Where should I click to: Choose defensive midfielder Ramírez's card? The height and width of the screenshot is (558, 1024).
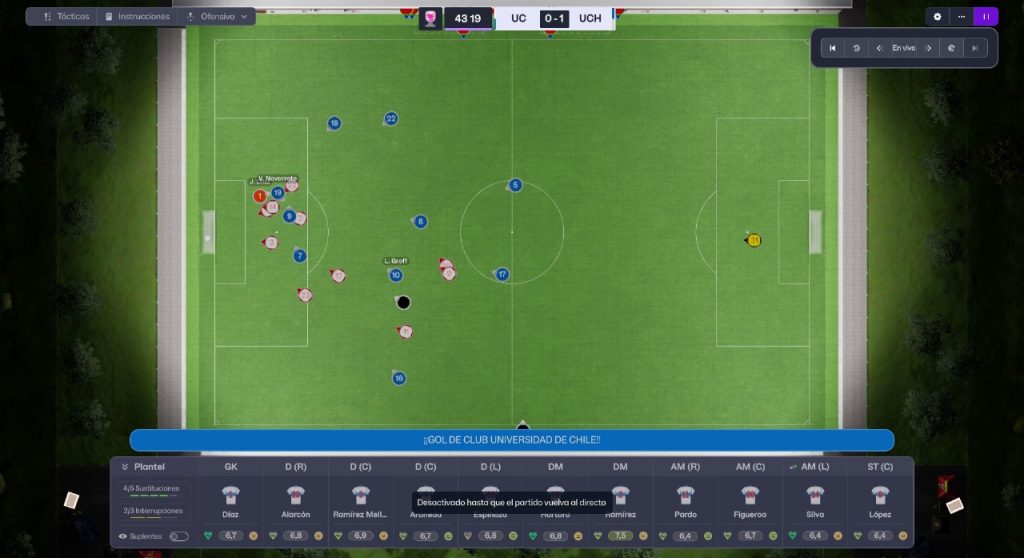[620, 502]
